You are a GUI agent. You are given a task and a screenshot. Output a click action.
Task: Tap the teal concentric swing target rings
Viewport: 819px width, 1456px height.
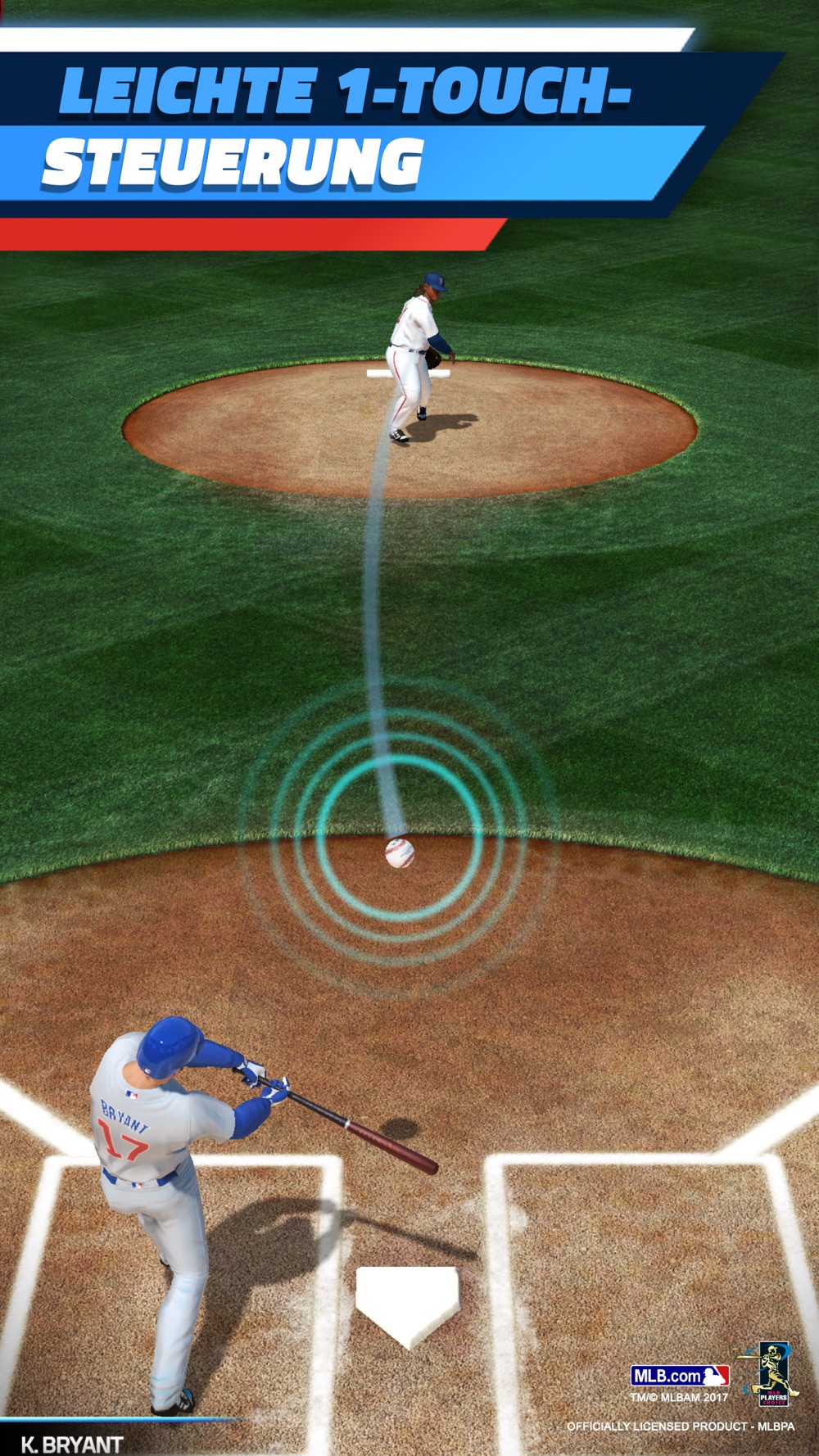click(399, 839)
